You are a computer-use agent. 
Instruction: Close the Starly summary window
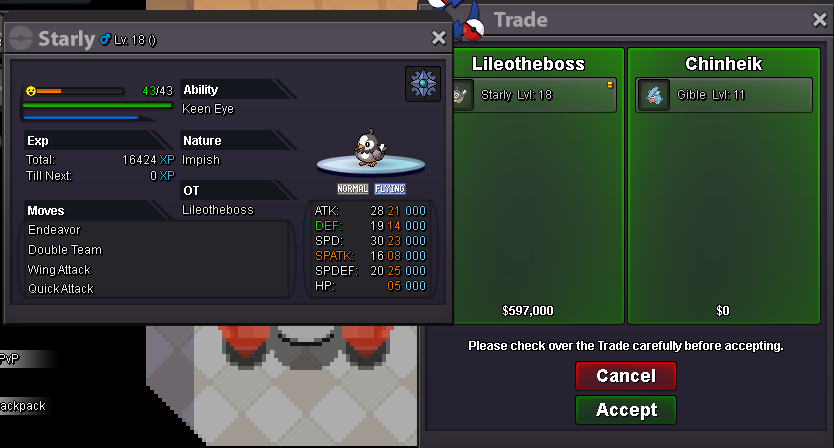tap(438, 38)
